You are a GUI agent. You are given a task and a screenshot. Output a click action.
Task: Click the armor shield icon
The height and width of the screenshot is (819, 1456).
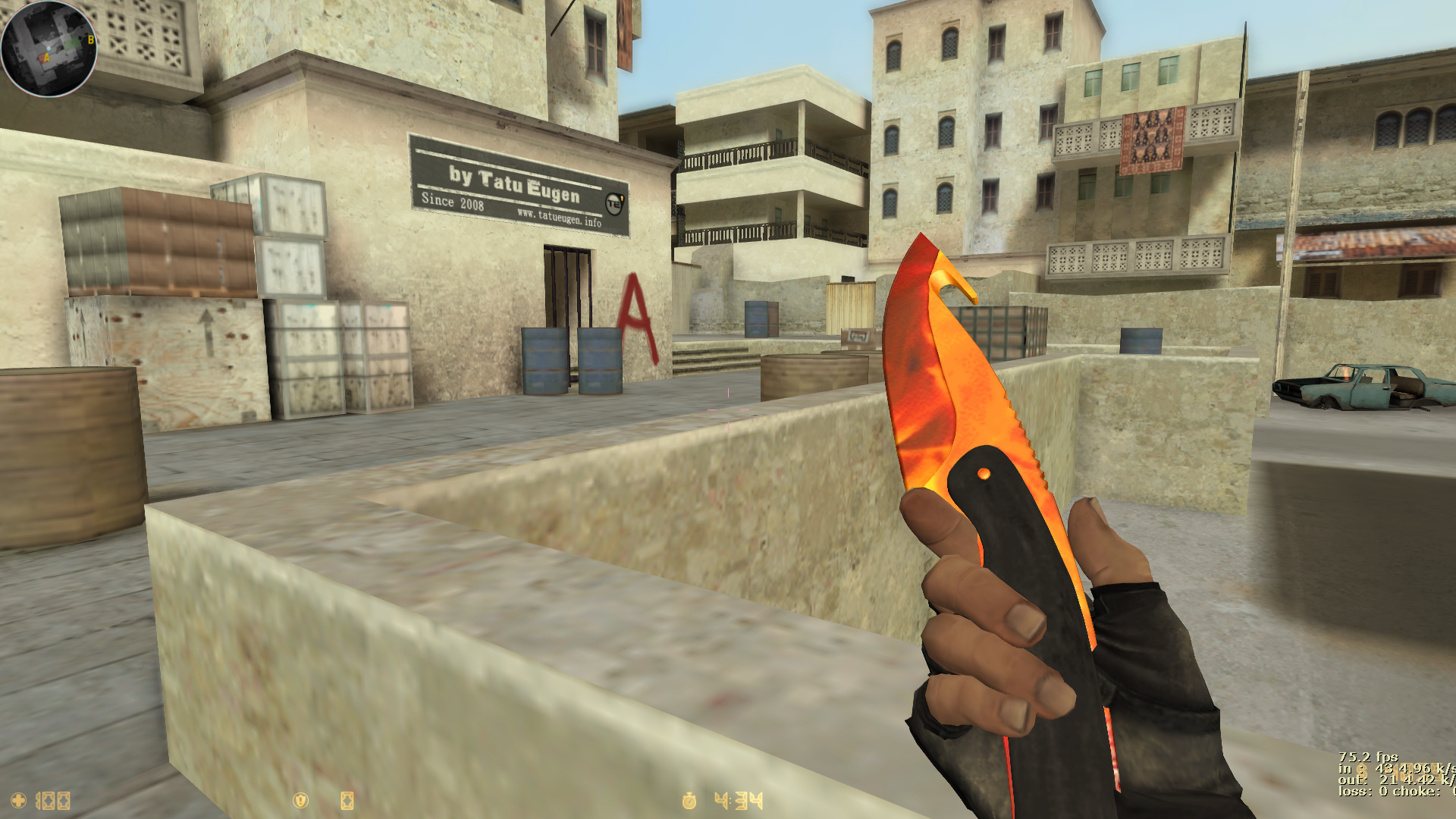coord(300,800)
